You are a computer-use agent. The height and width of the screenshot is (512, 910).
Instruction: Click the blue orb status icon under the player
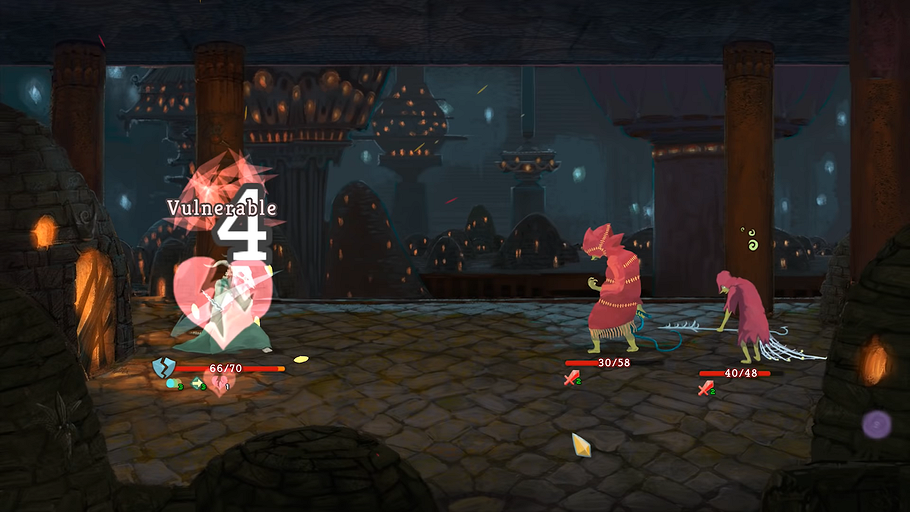tap(173, 383)
